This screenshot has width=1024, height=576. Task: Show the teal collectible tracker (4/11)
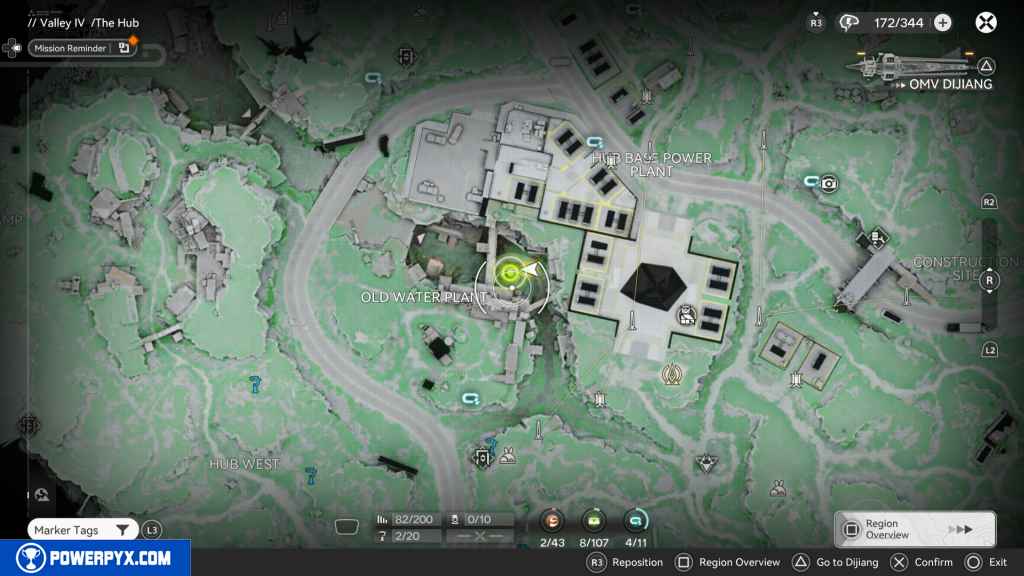[x=634, y=521]
